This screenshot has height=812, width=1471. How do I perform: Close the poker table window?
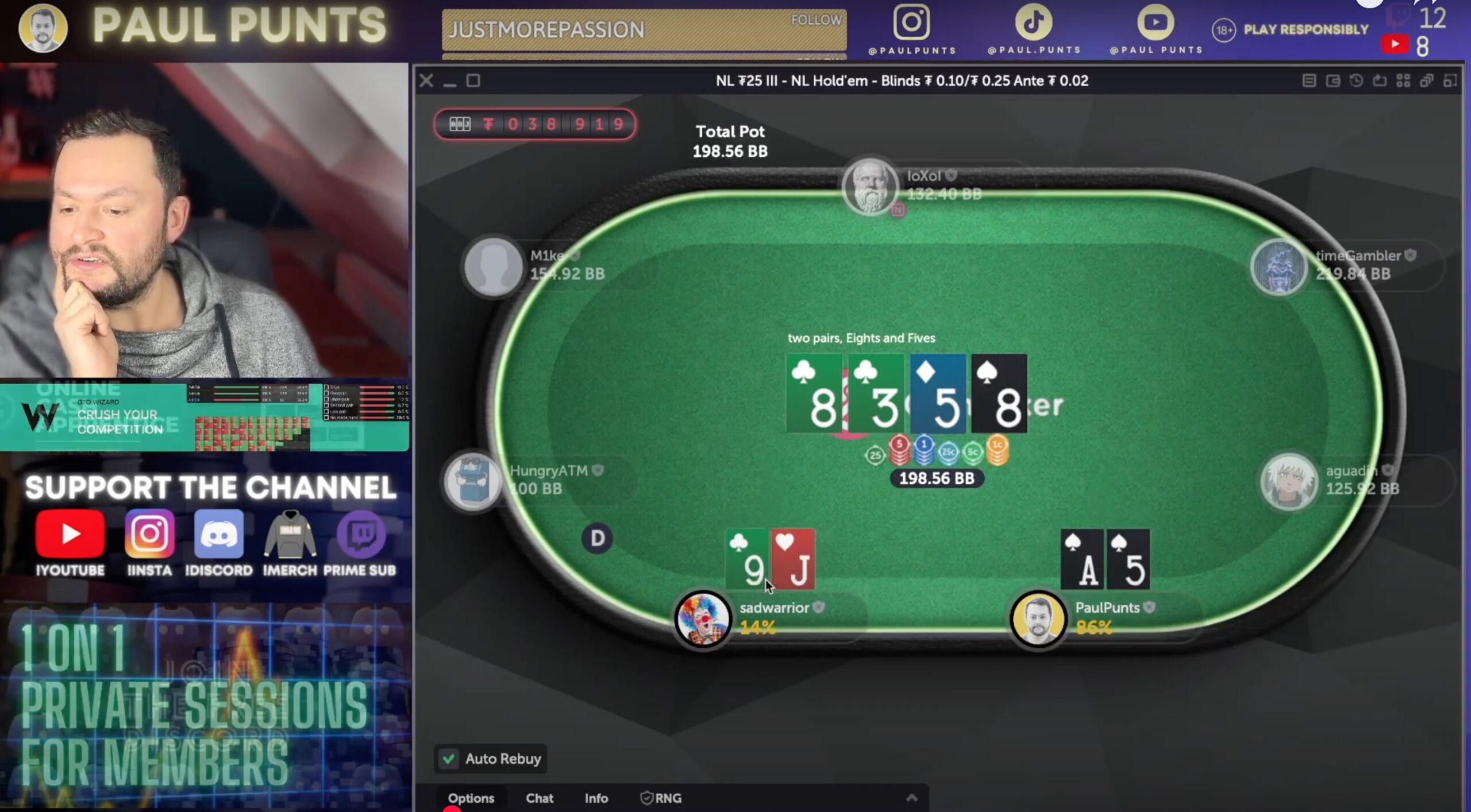click(426, 81)
